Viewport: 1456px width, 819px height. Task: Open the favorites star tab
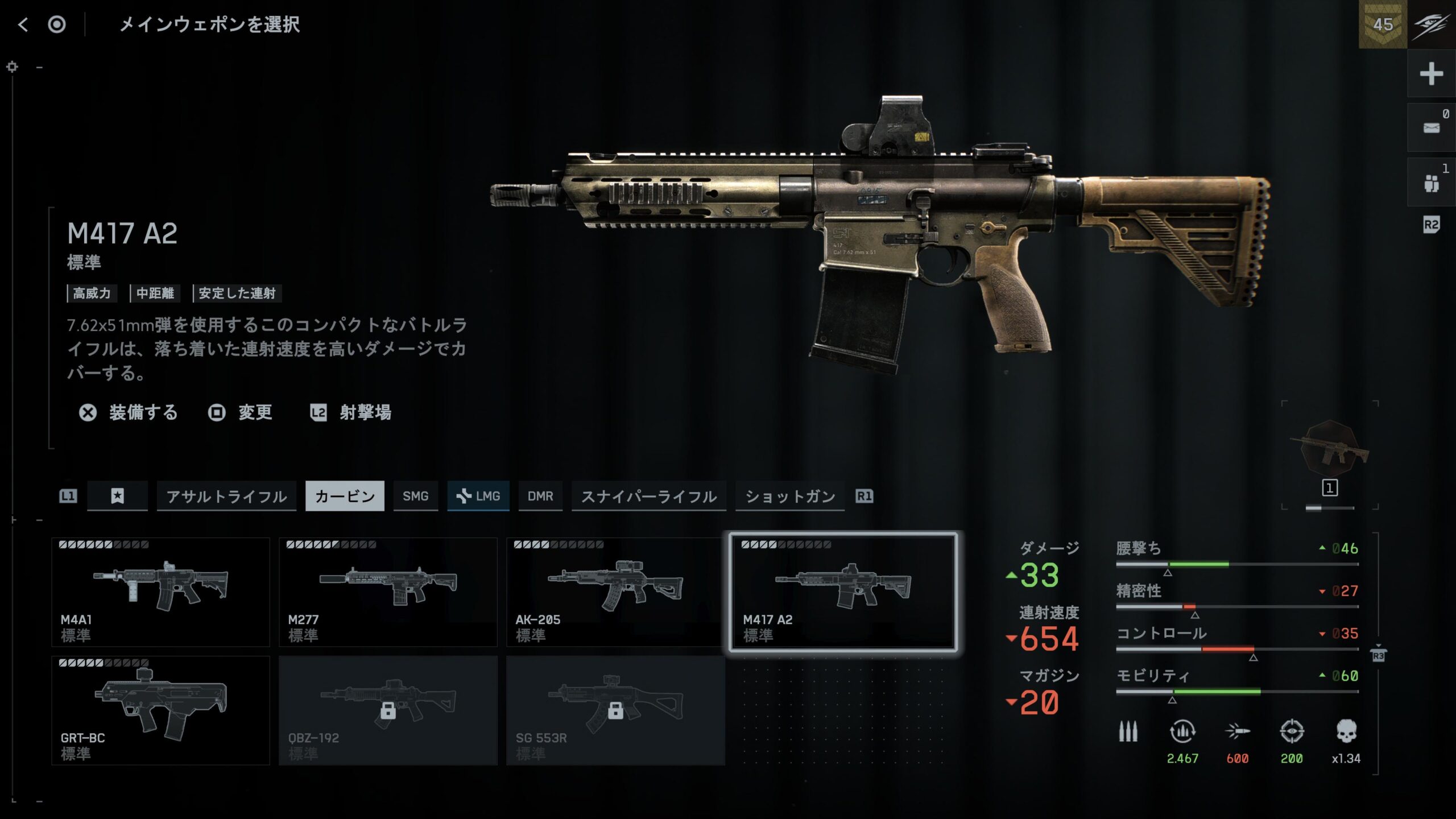click(117, 497)
